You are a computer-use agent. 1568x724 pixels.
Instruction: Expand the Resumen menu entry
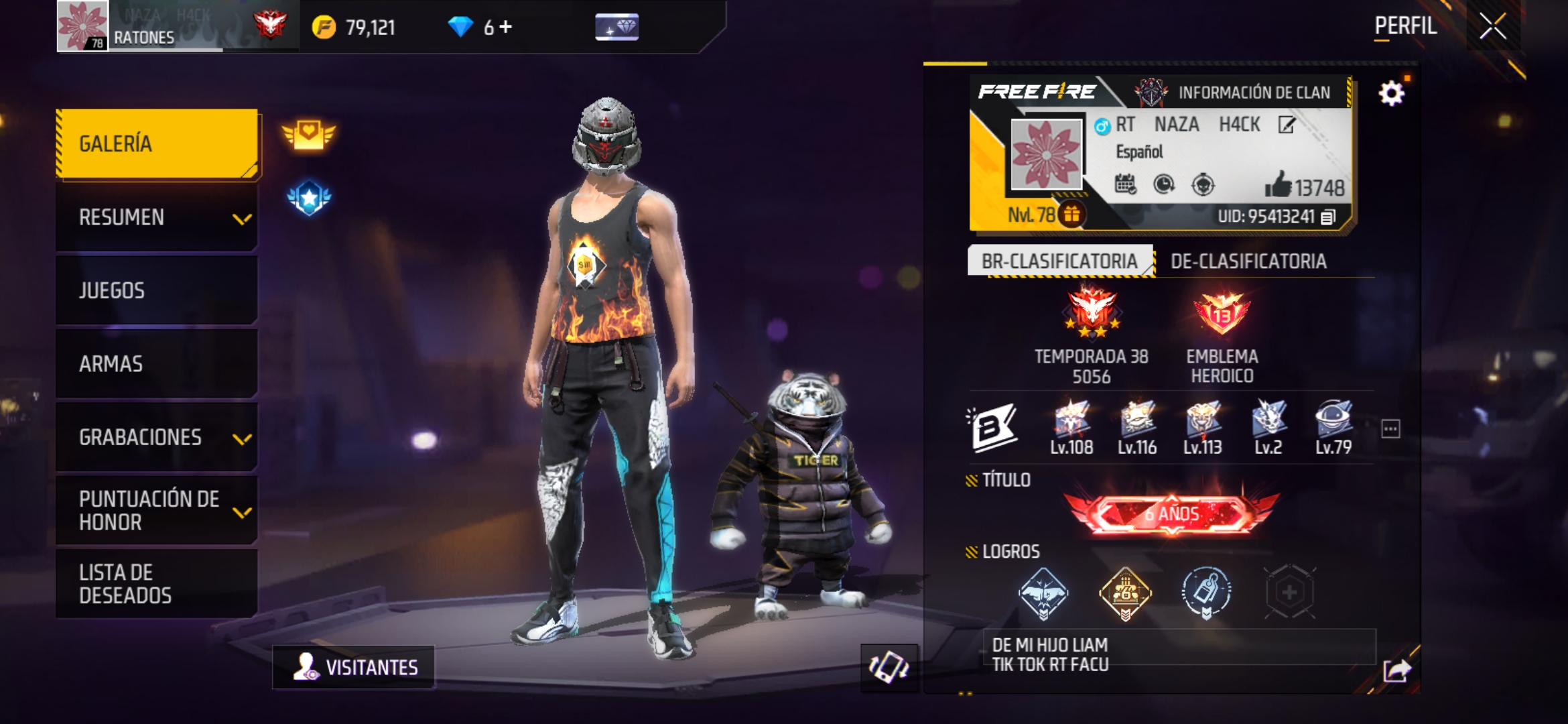click(157, 217)
